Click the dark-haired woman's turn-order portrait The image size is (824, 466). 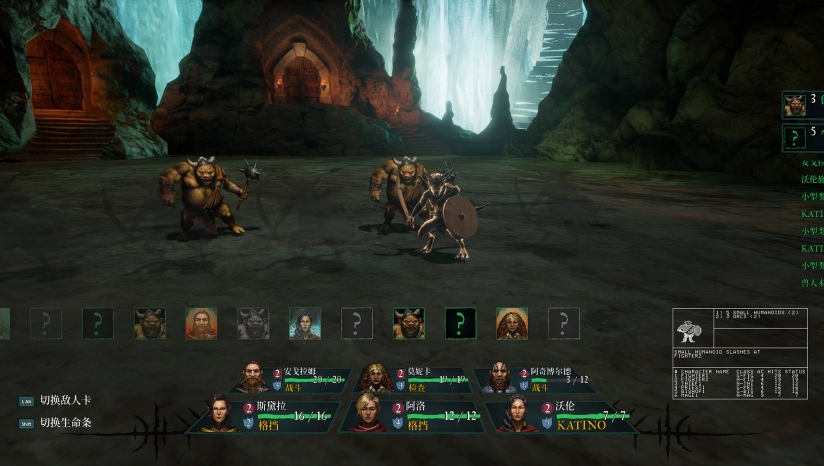click(305, 323)
